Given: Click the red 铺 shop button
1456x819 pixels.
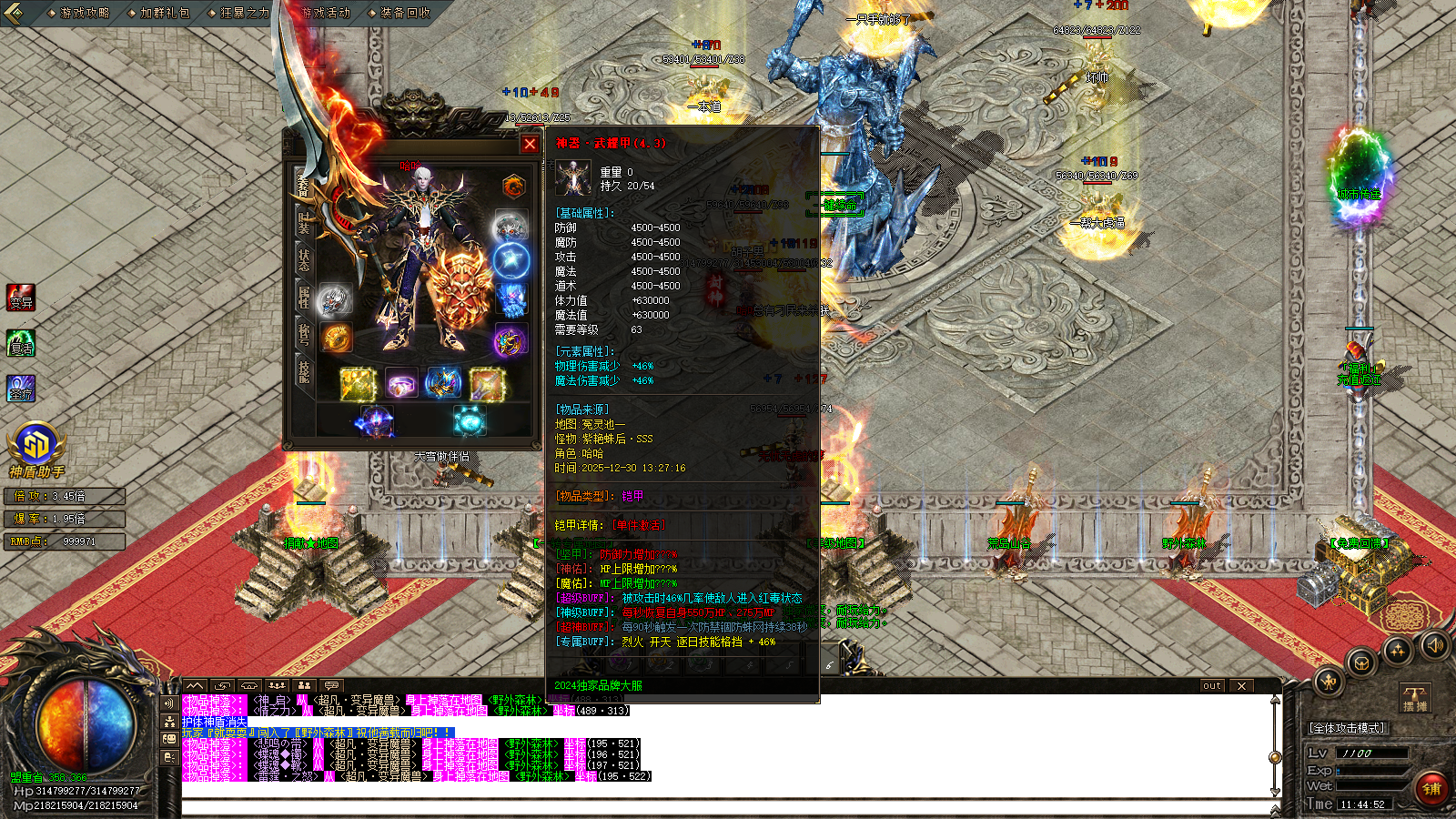Looking at the screenshot, I should [1432, 788].
